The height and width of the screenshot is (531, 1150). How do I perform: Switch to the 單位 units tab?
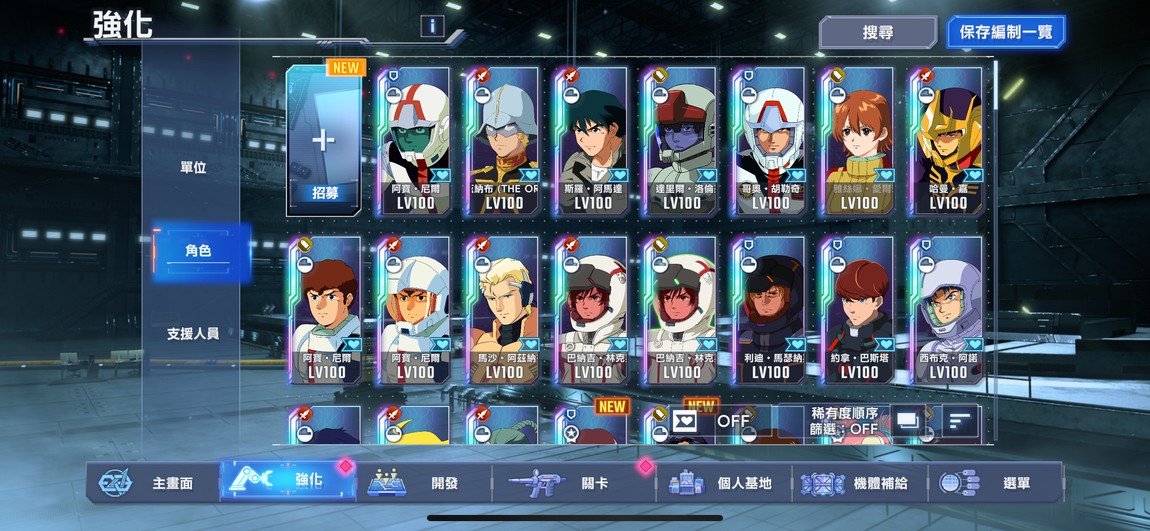(x=193, y=167)
